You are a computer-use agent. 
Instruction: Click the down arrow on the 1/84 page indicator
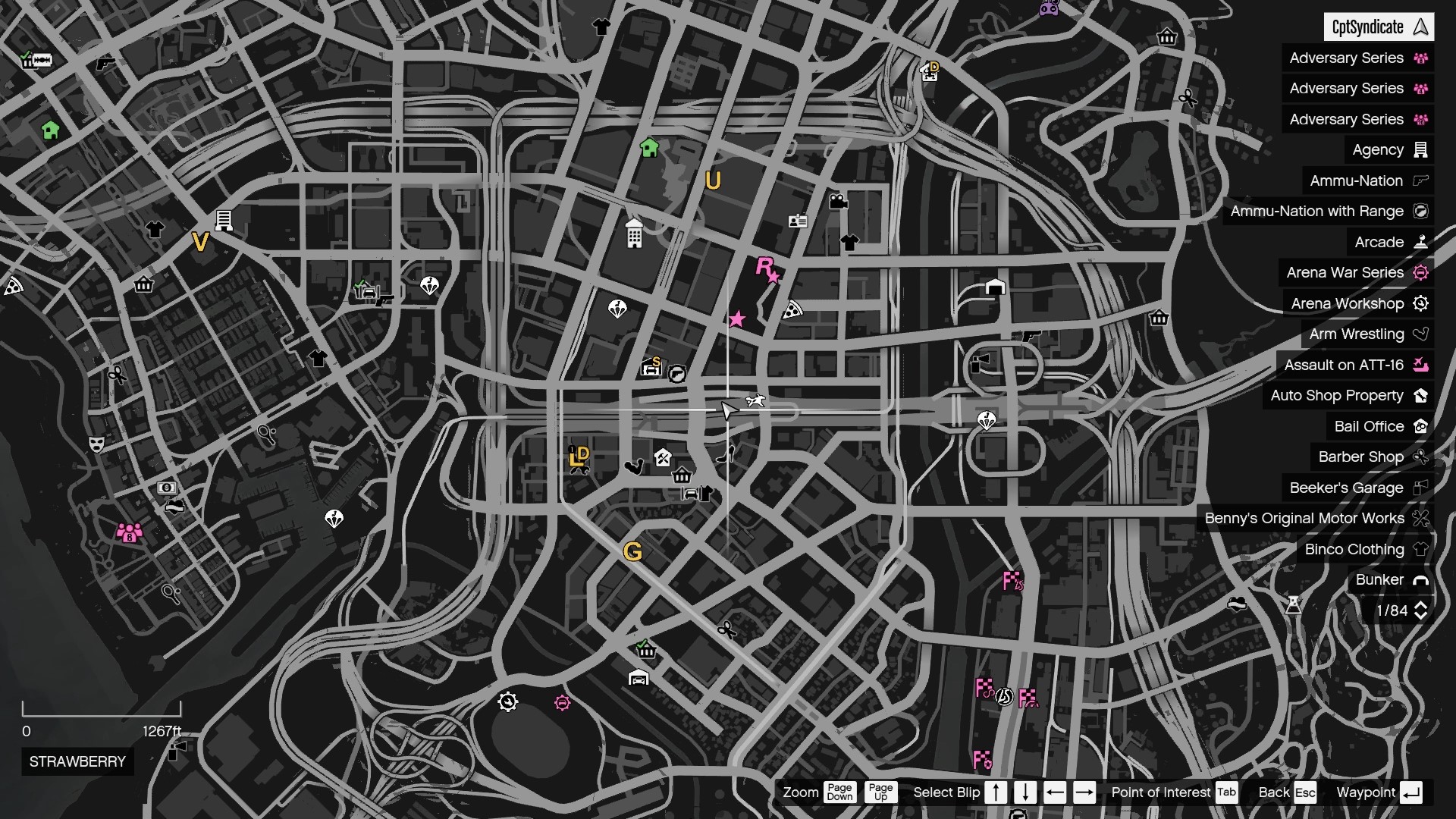tap(1422, 615)
